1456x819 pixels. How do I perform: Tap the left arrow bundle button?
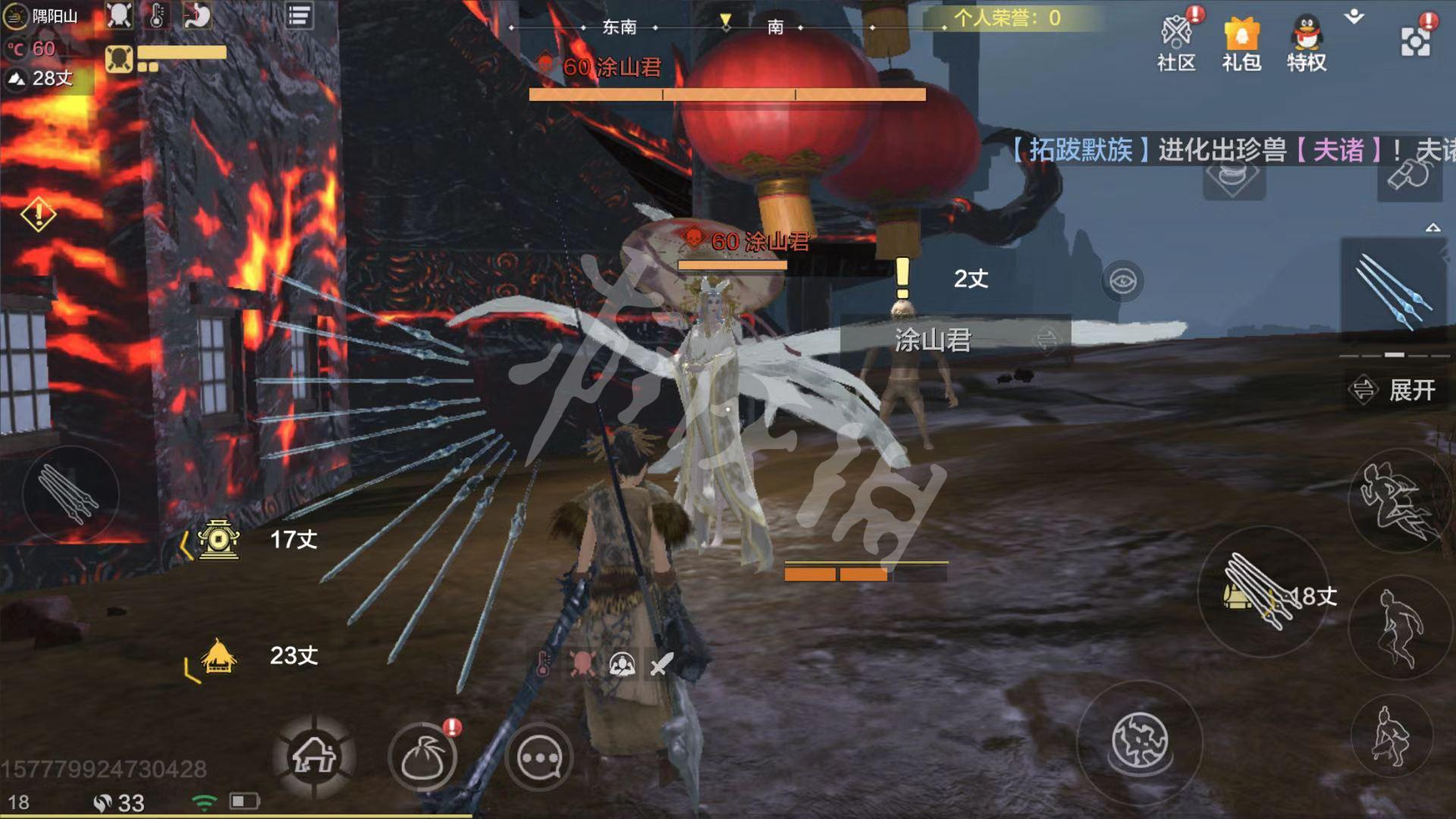point(70,494)
